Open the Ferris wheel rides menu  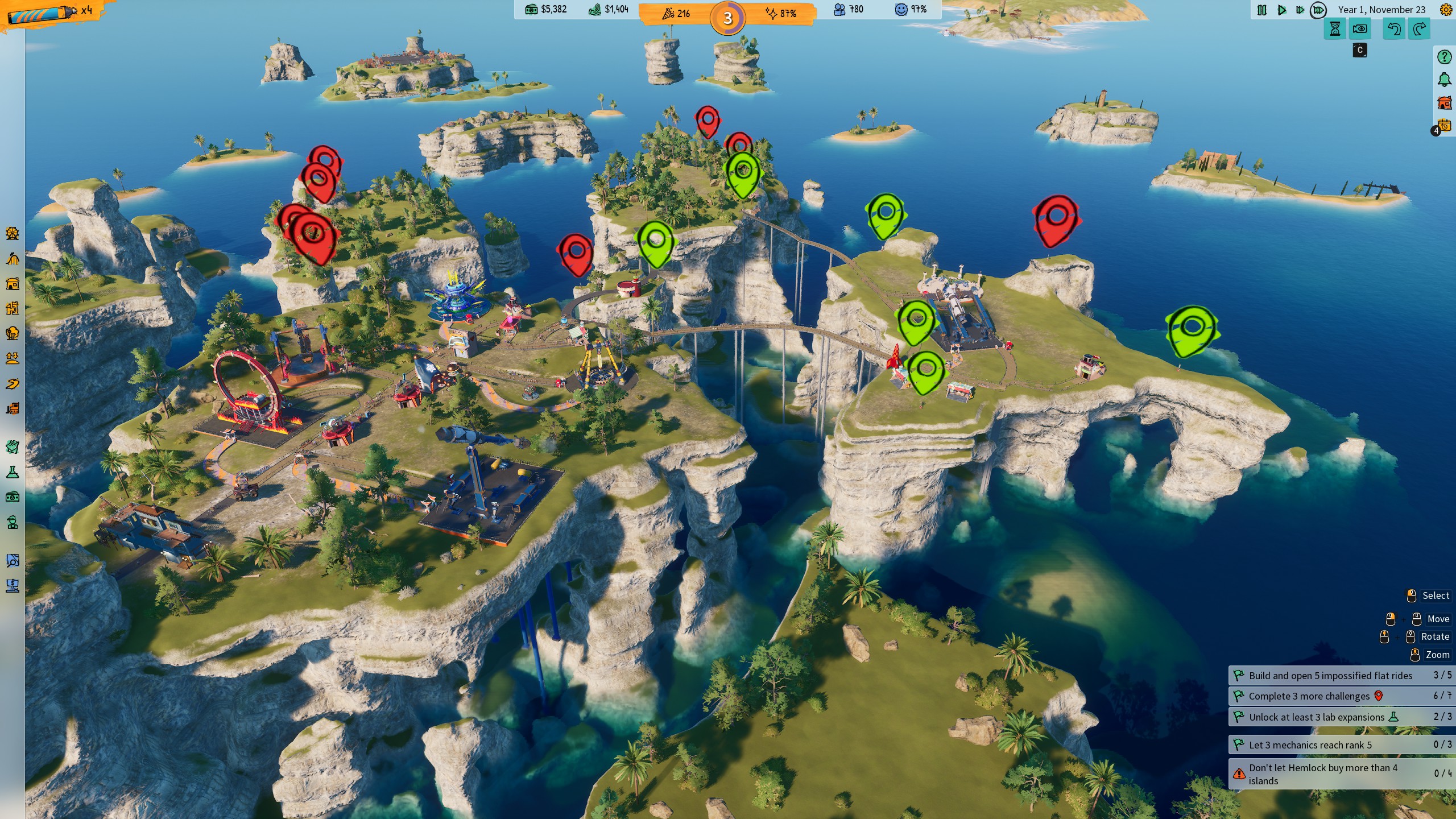(13, 233)
